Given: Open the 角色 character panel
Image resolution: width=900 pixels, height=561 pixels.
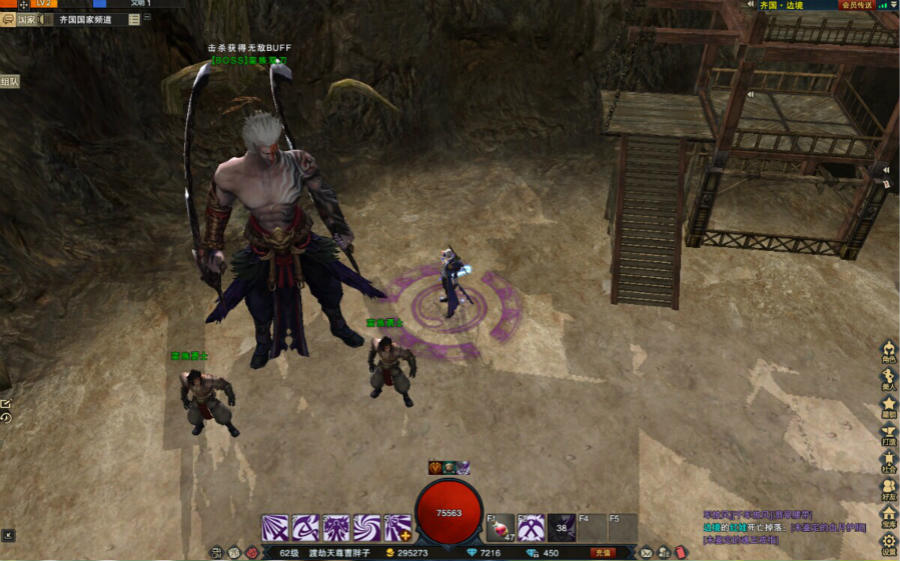Looking at the screenshot, I should (888, 351).
